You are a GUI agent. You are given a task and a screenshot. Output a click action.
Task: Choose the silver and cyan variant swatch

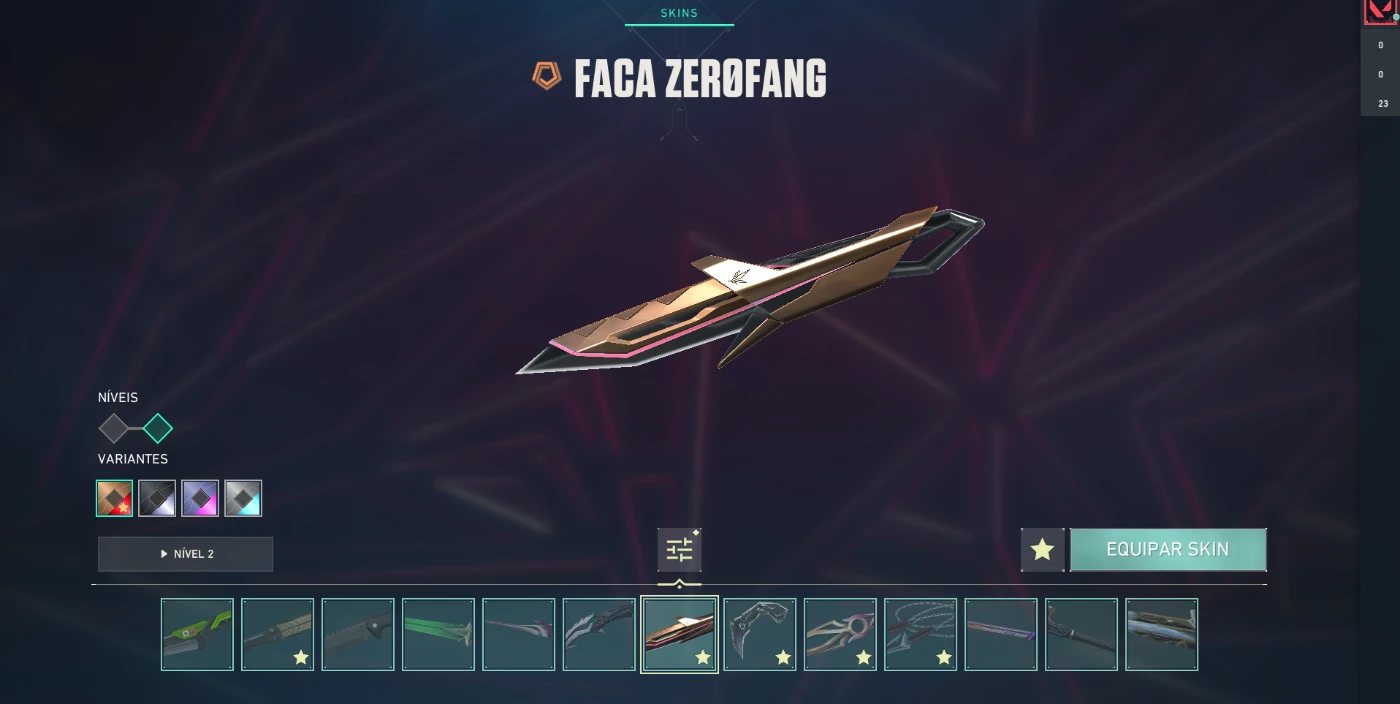pyautogui.click(x=243, y=498)
